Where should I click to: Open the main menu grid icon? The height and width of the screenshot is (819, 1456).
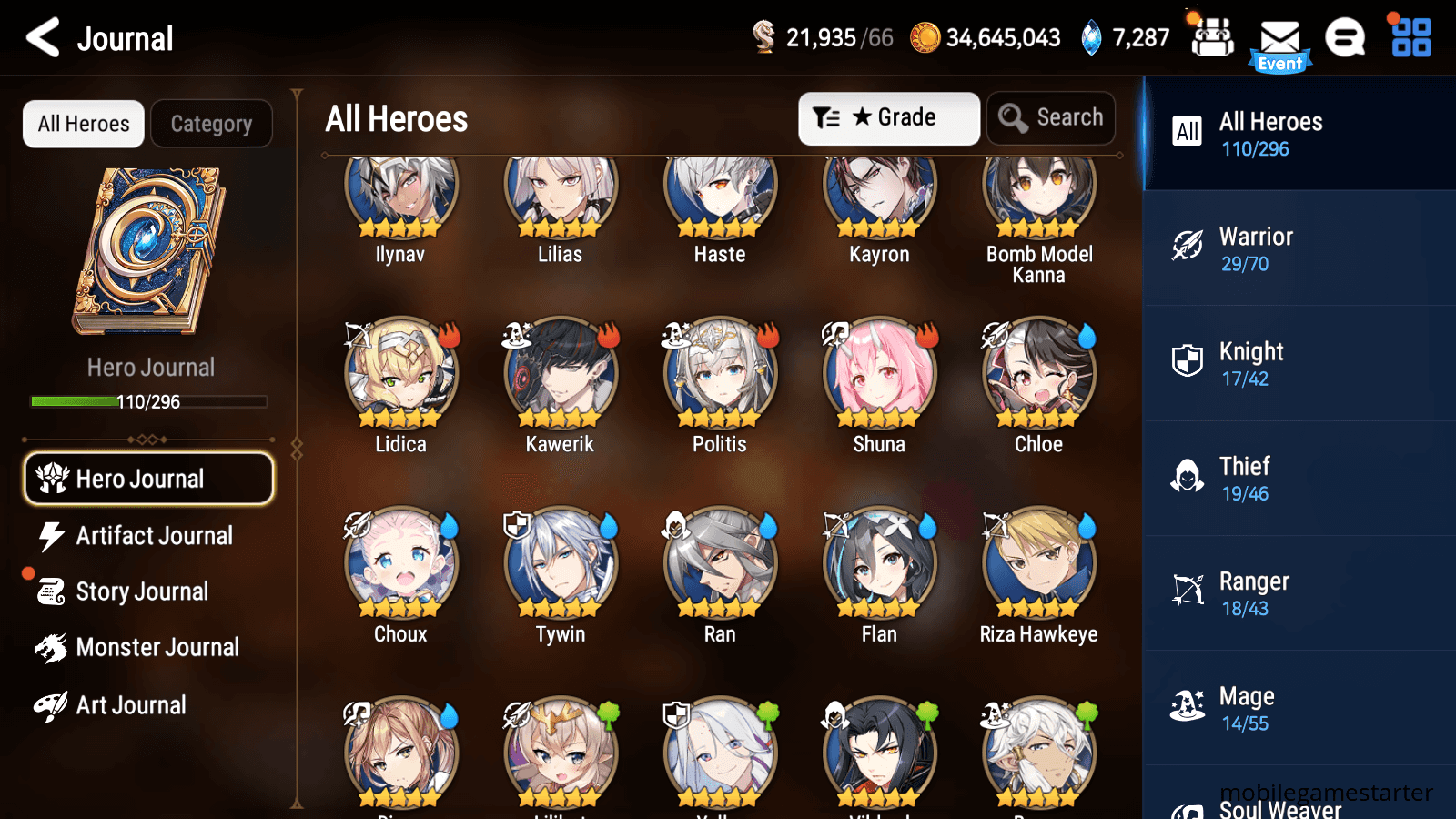tap(1409, 38)
